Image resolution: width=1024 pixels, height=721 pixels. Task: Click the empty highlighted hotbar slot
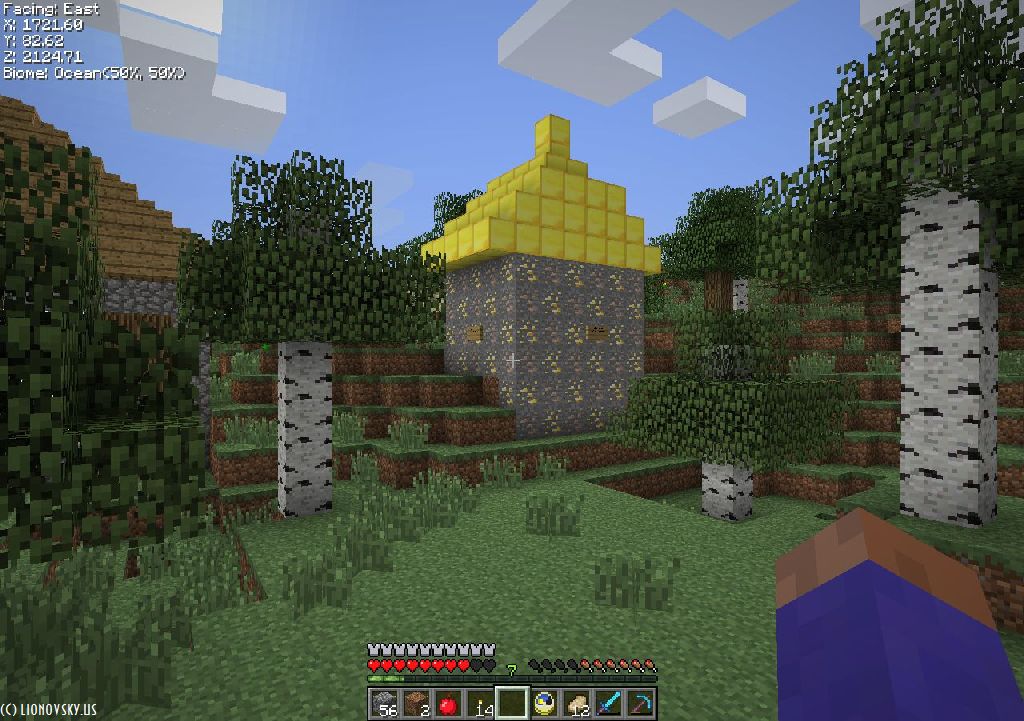pos(512,703)
